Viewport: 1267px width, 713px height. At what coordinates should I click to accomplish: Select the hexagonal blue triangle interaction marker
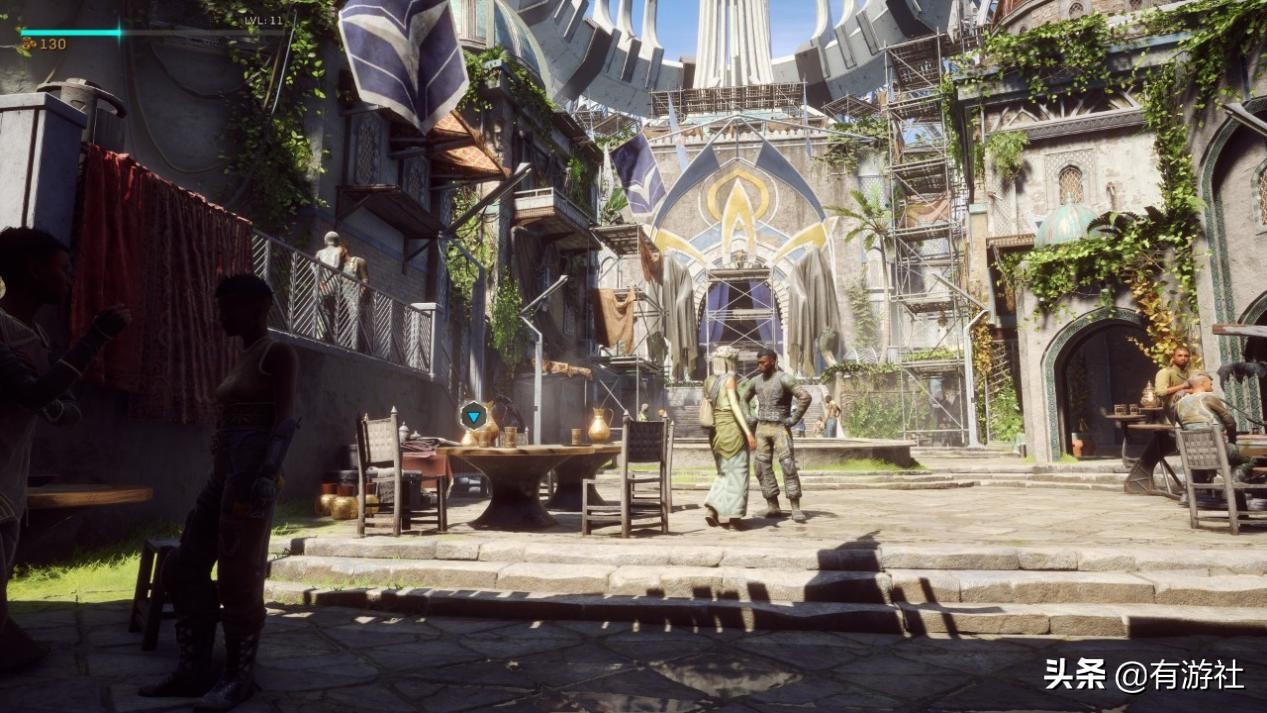(x=472, y=413)
